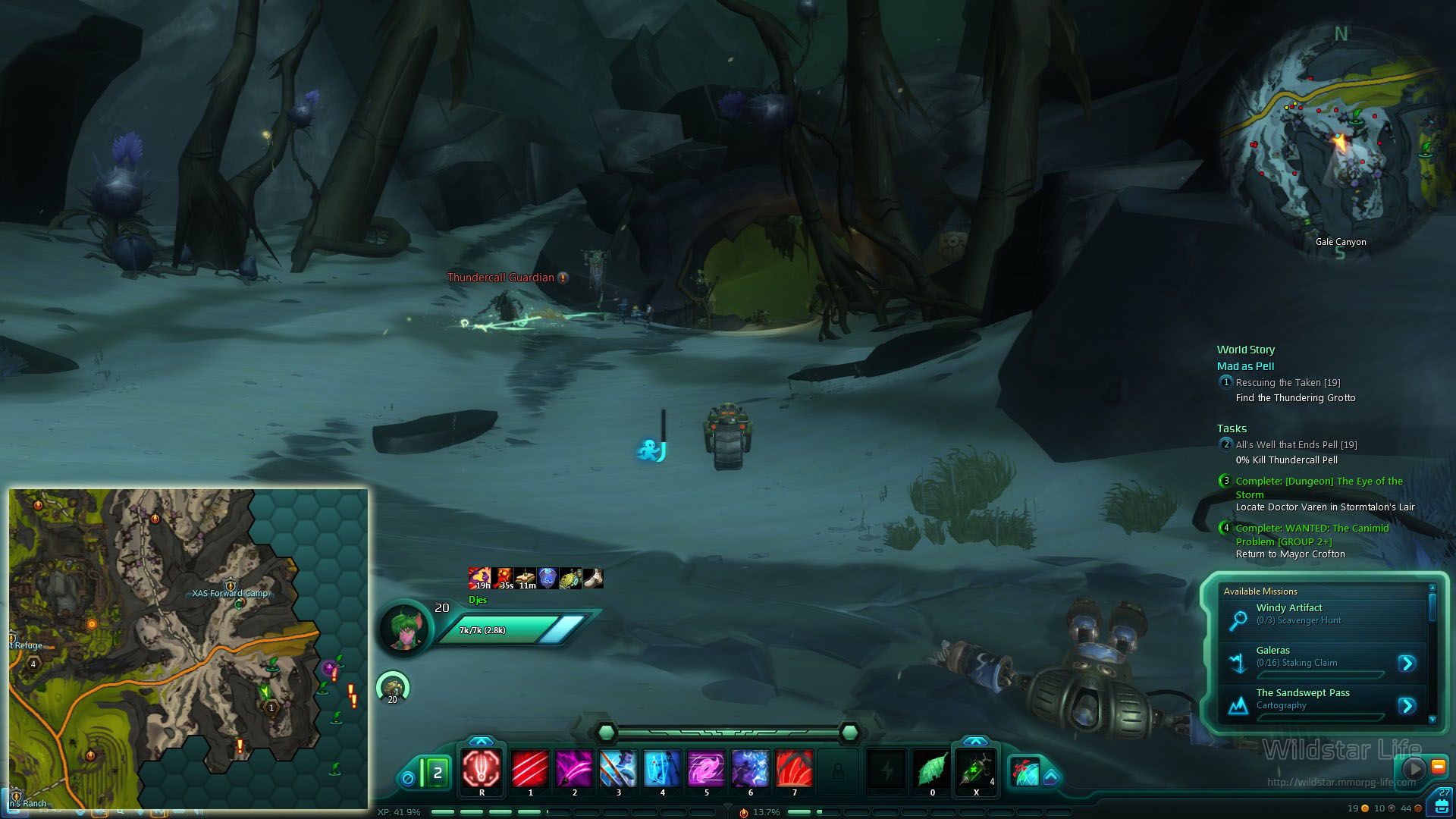Click the shield buff icon above the health bar

[x=548, y=579]
